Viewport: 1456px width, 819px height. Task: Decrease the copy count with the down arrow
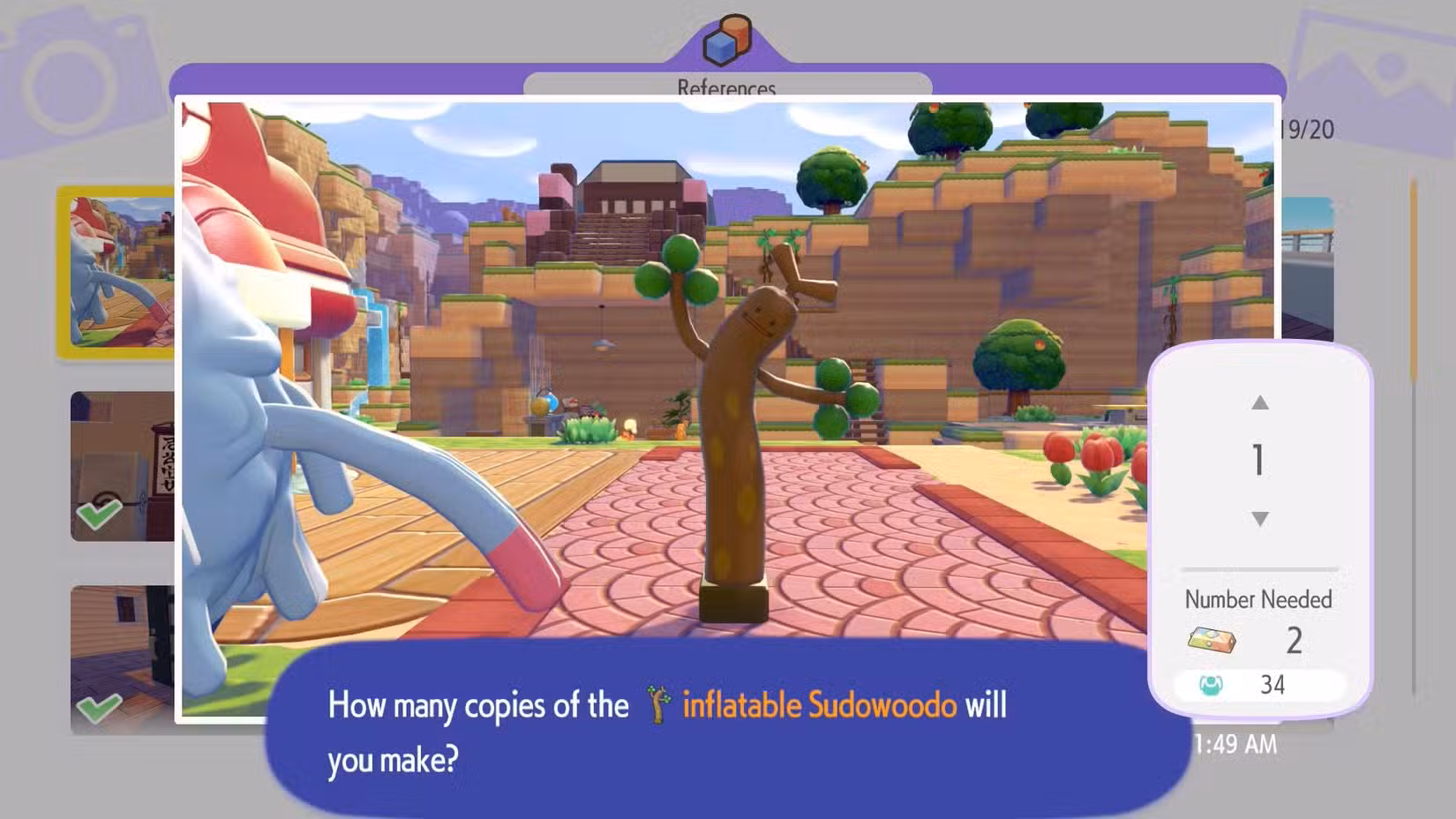point(1260,518)
